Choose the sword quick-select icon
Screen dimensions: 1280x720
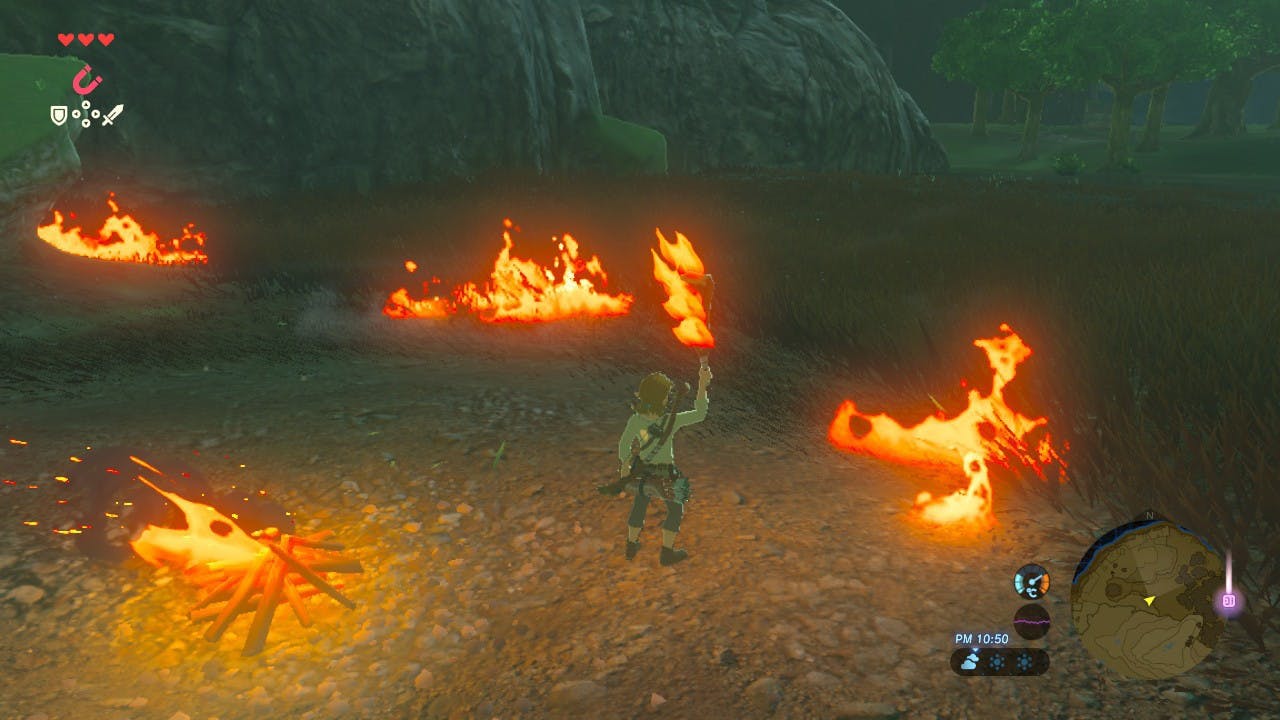tap(112, 115)
